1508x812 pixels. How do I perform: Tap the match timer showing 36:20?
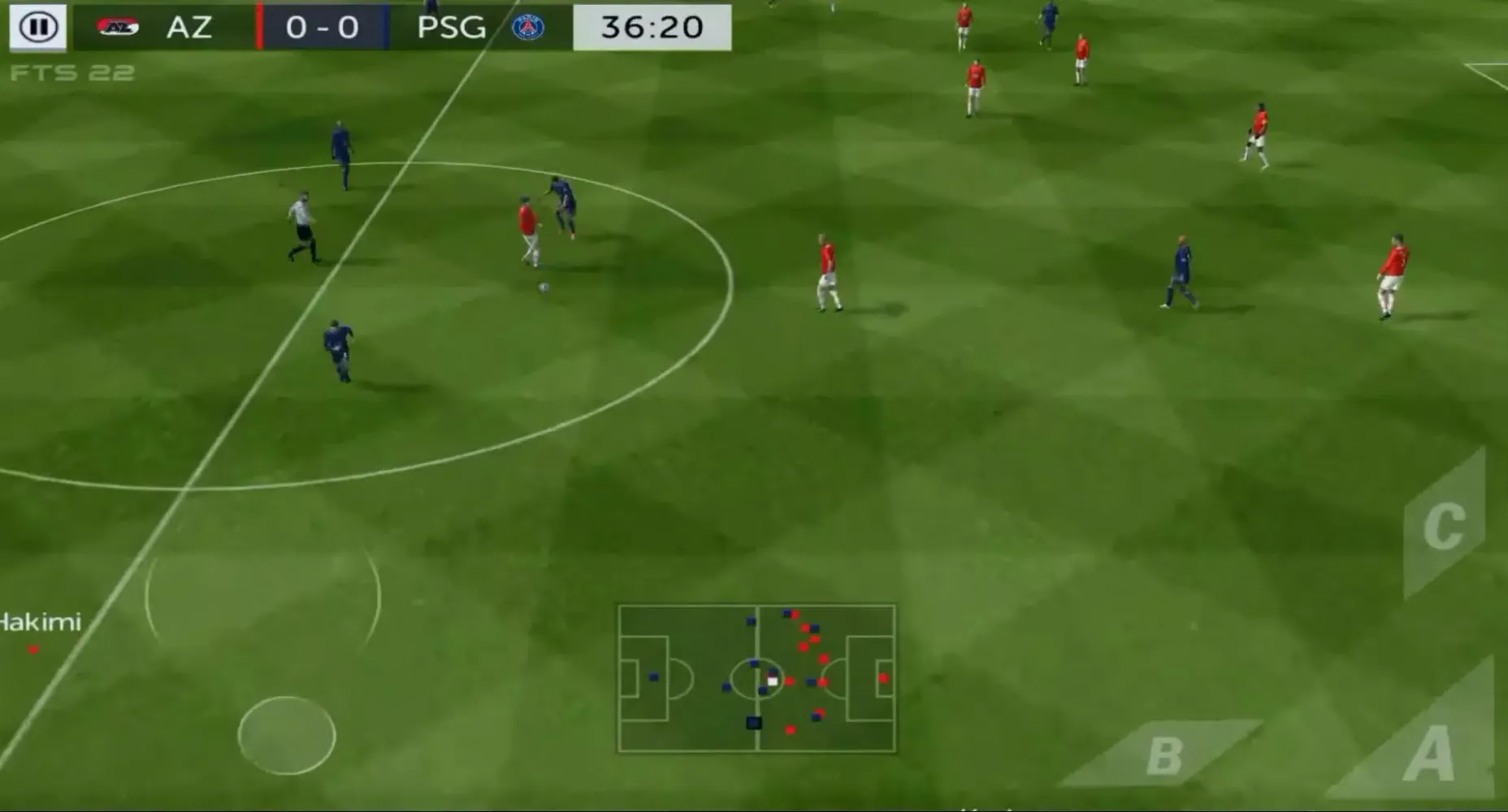(x=650, y=25)
